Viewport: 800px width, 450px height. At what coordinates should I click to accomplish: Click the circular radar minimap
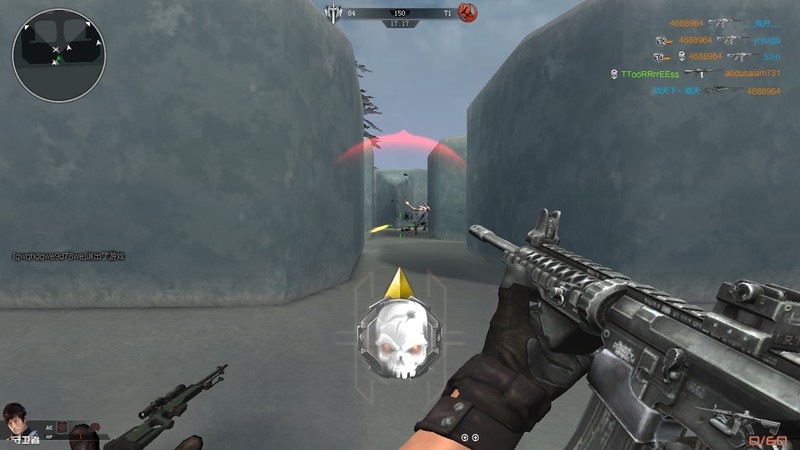point(58,55)
